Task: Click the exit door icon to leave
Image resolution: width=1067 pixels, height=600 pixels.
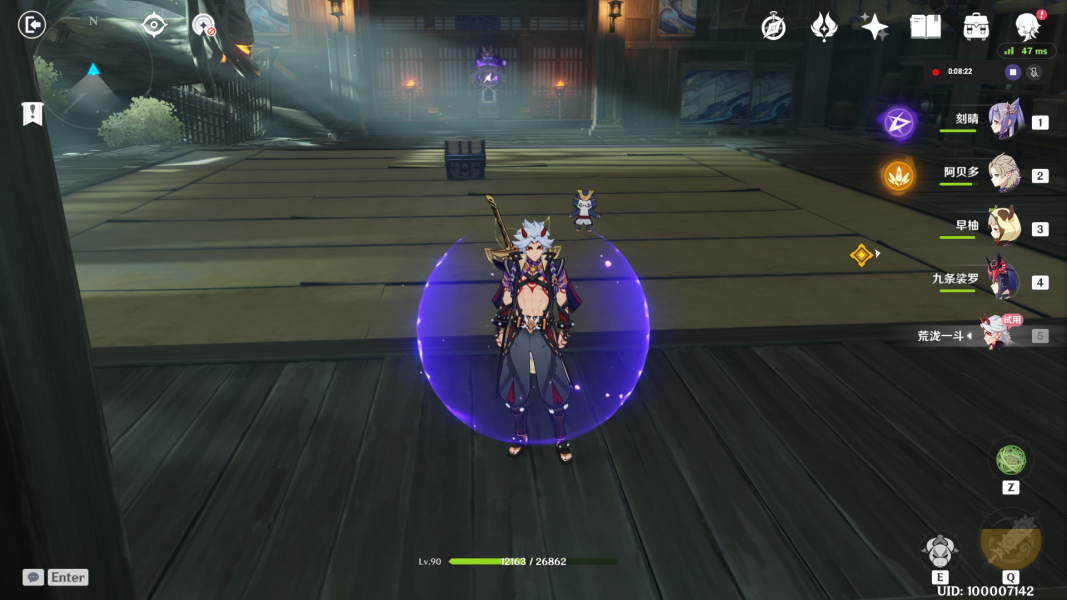Action: (x=32, y=24)
